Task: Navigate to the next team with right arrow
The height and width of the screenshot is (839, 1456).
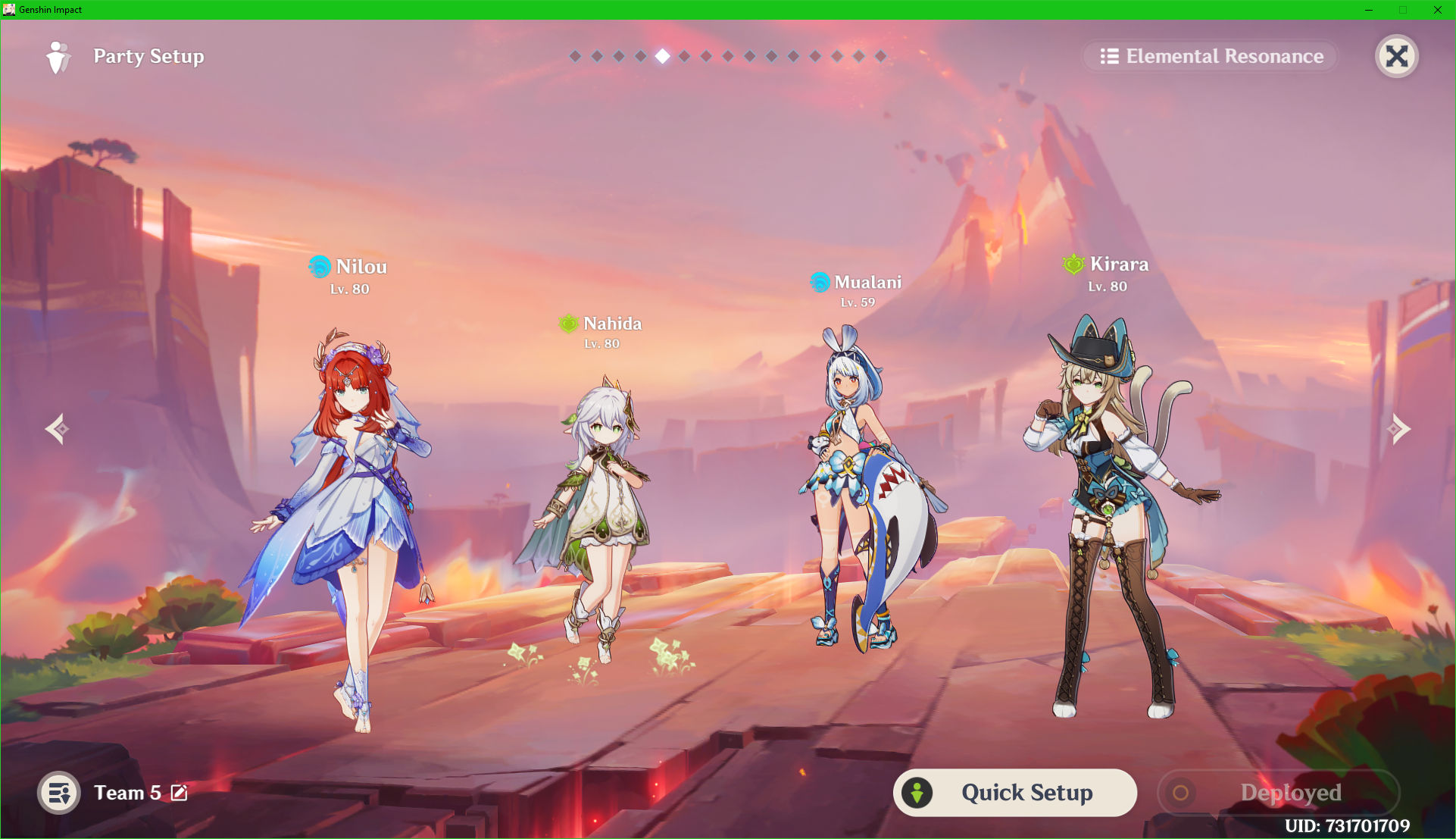Action: tap(1399, 429)
